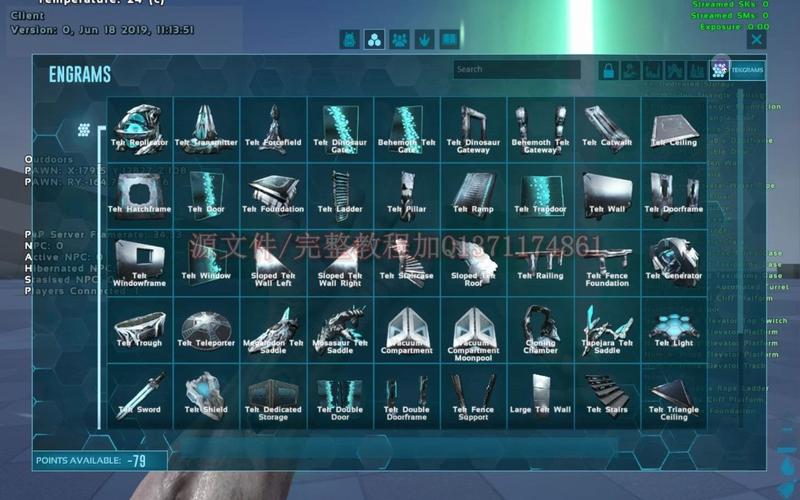Pick the Cloning Chamber engram
Screen dimensions: 800x500
541,329
